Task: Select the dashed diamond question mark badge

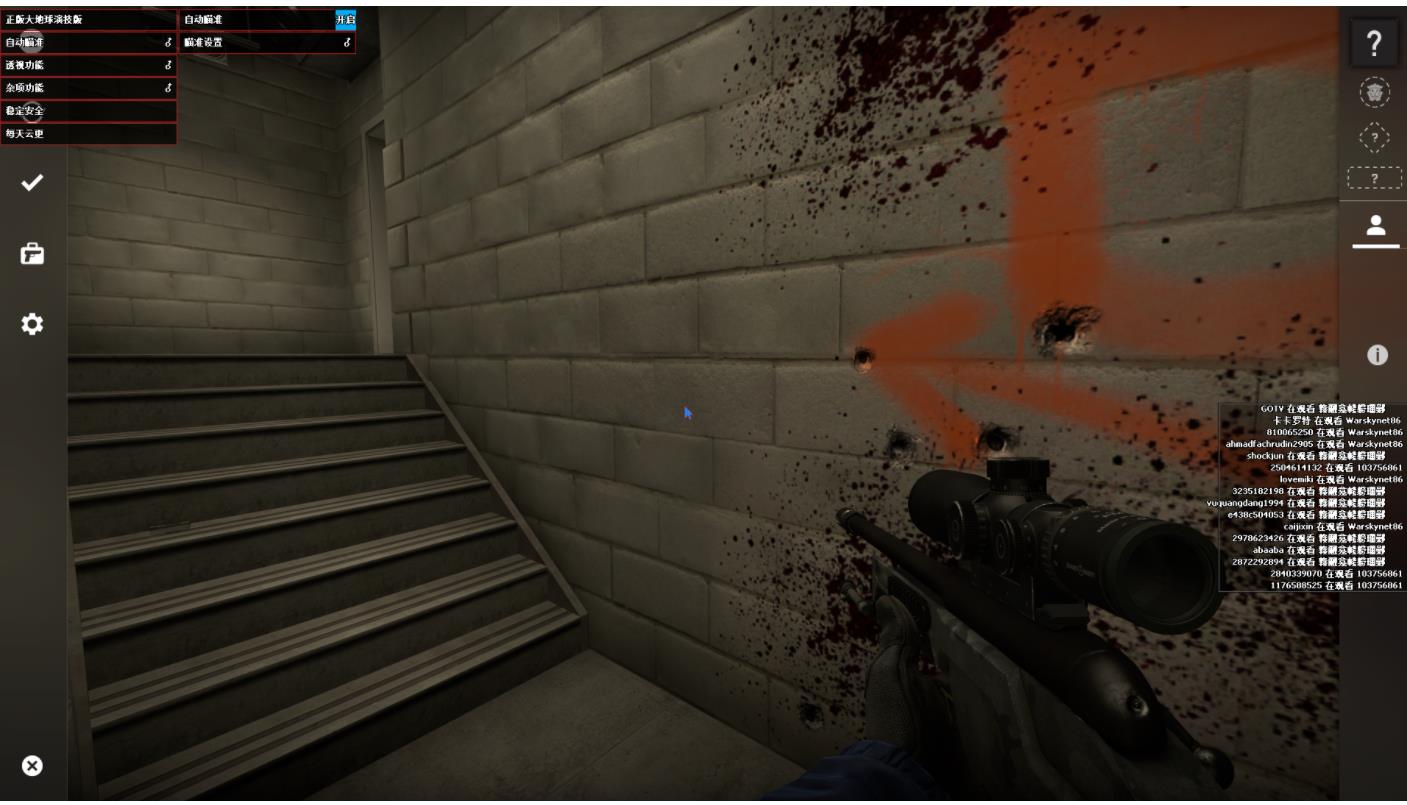Action: [1375, 136]
